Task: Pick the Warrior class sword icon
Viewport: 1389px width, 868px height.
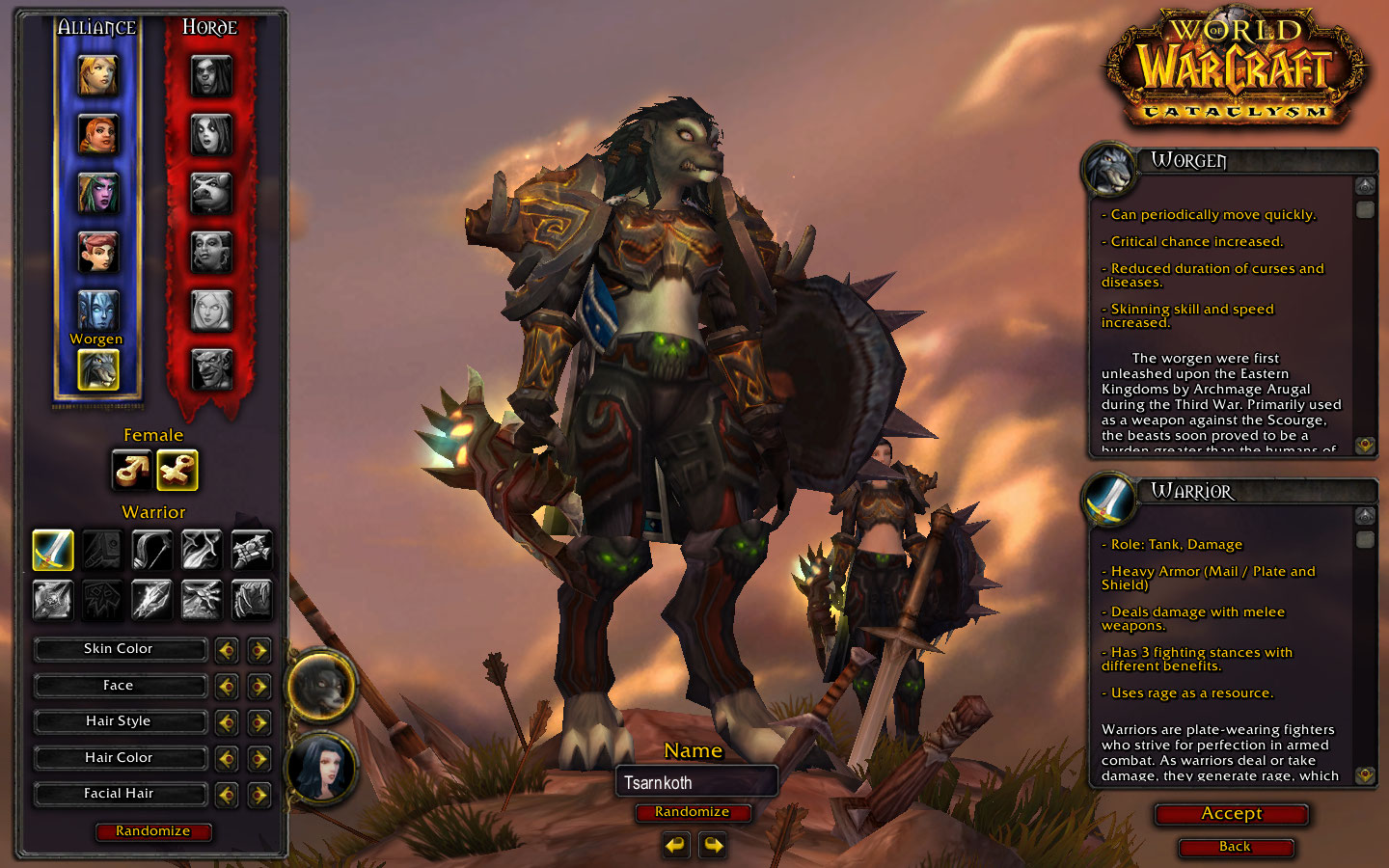Action: coord(53,550)
